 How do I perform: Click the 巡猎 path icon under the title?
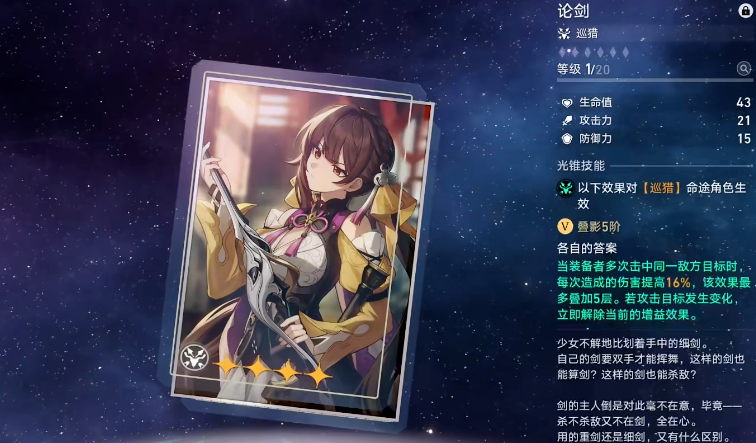point(565,33)
